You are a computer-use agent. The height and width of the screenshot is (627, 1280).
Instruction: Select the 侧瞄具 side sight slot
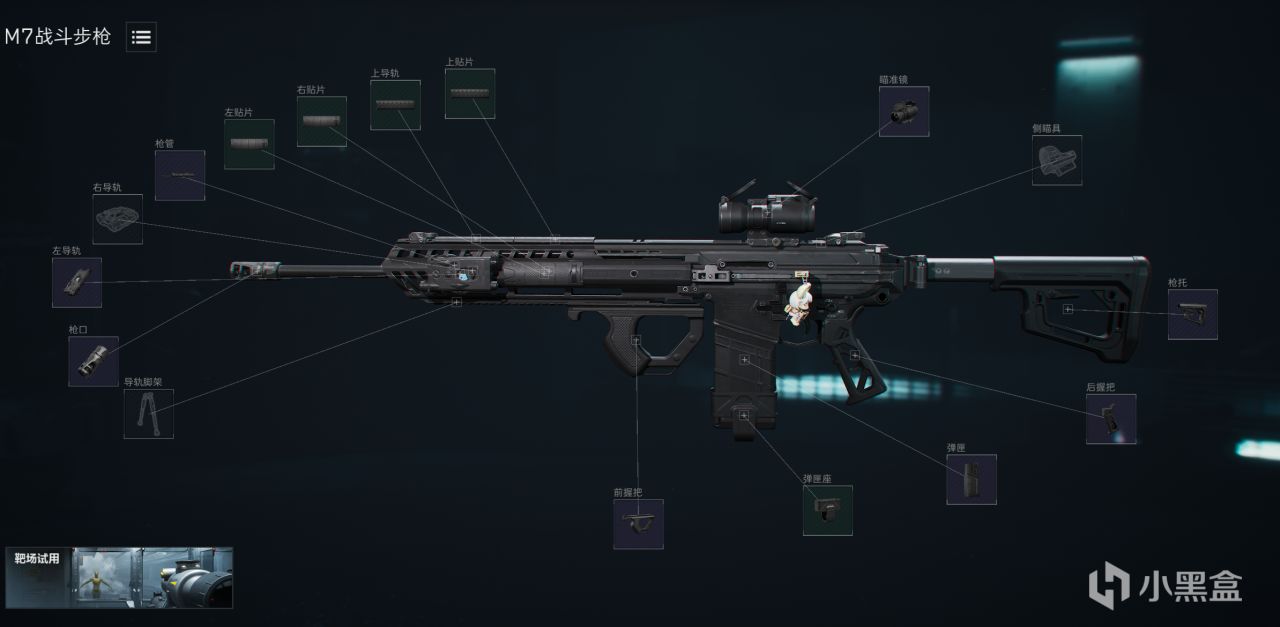pyautogui.click(x=1057, y=160)
